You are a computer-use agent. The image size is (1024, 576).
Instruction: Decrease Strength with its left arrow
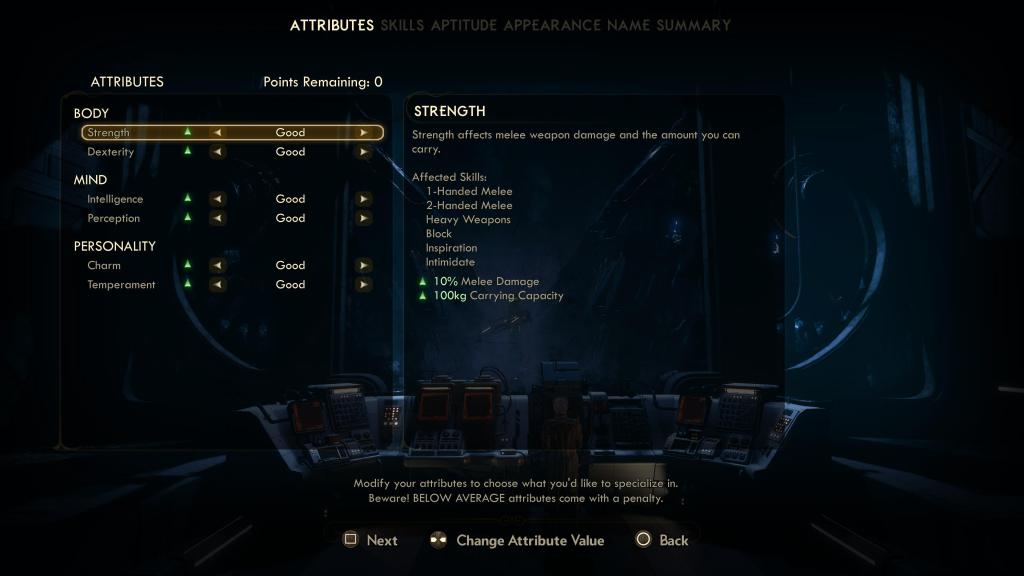[x=217, y=132]
